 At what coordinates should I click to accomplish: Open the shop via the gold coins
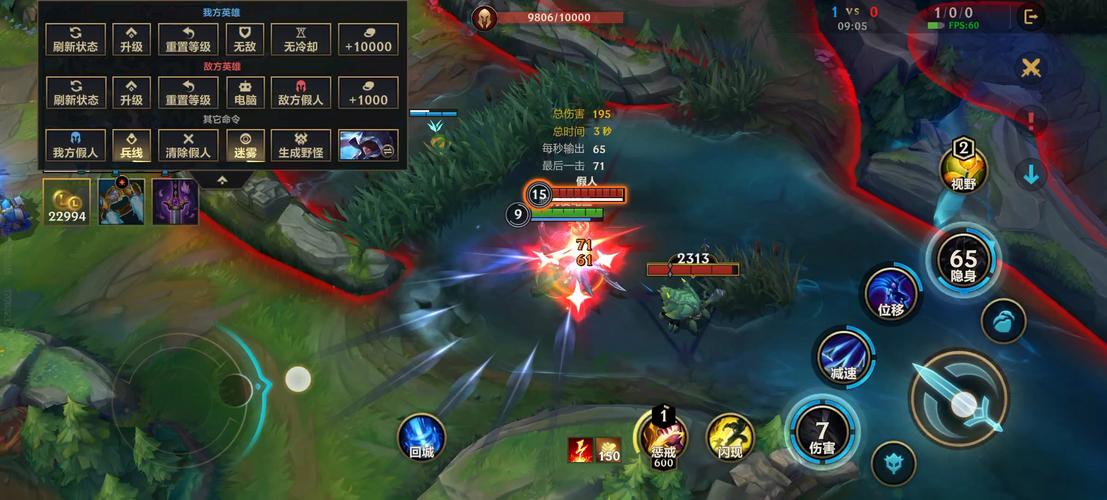67,201
